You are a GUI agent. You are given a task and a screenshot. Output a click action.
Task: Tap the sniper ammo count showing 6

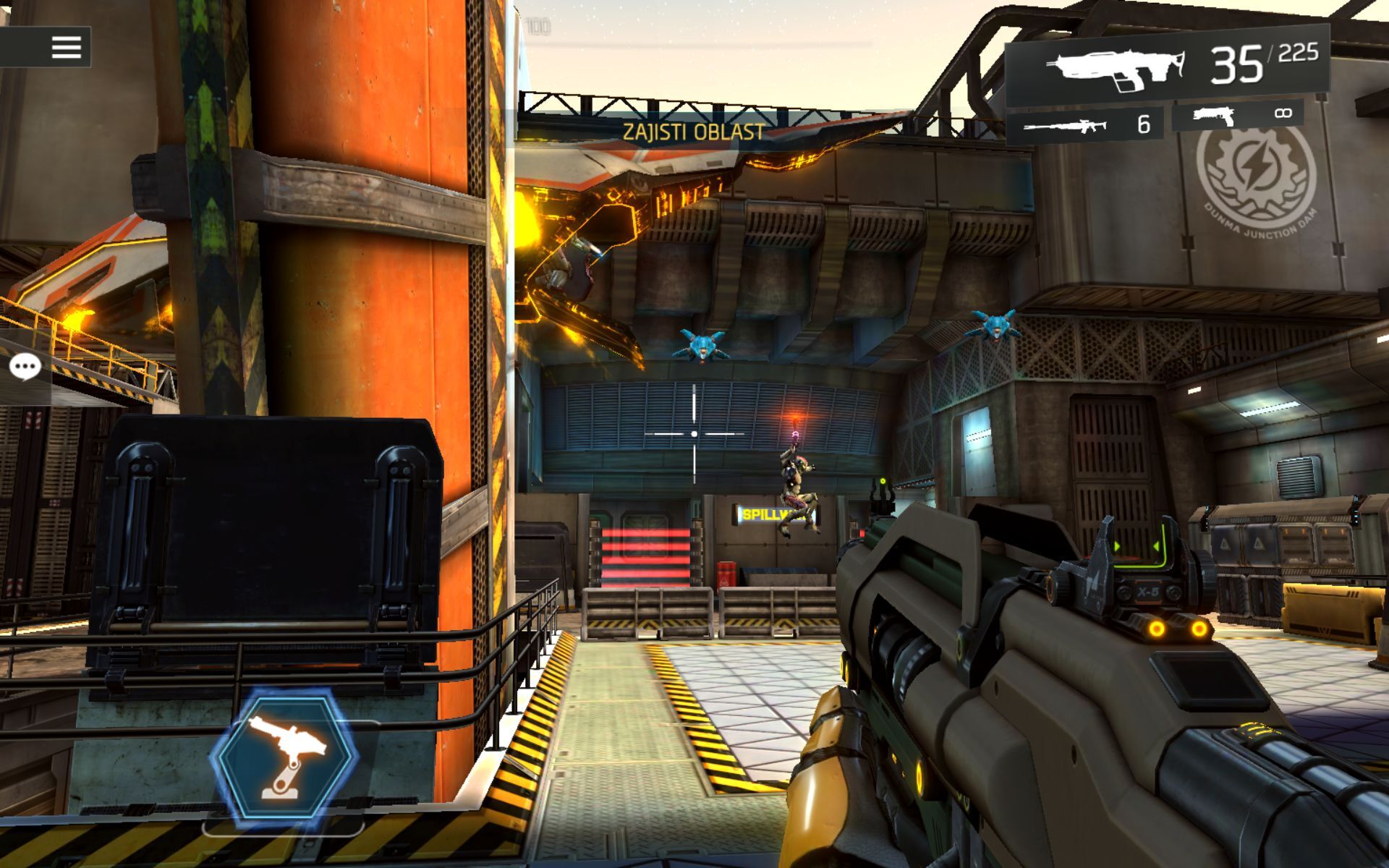coord(1144,125)
